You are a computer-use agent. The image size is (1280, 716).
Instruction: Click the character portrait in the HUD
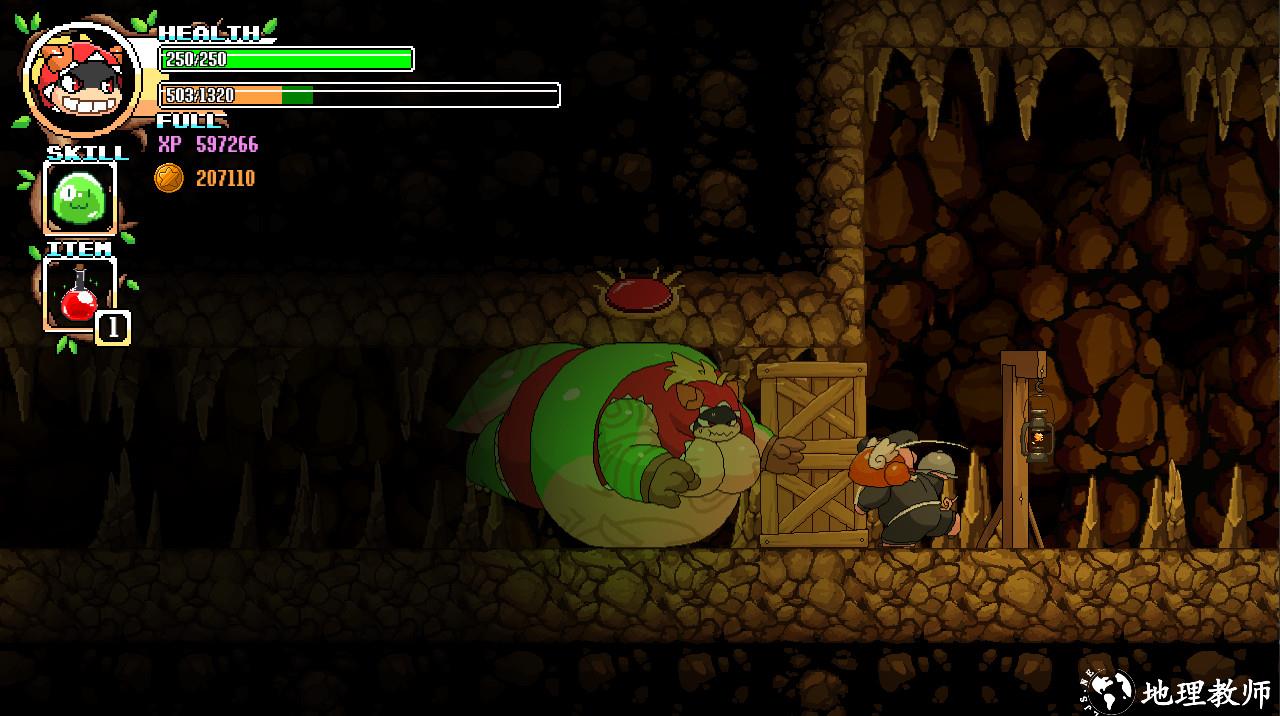[83, 82]
